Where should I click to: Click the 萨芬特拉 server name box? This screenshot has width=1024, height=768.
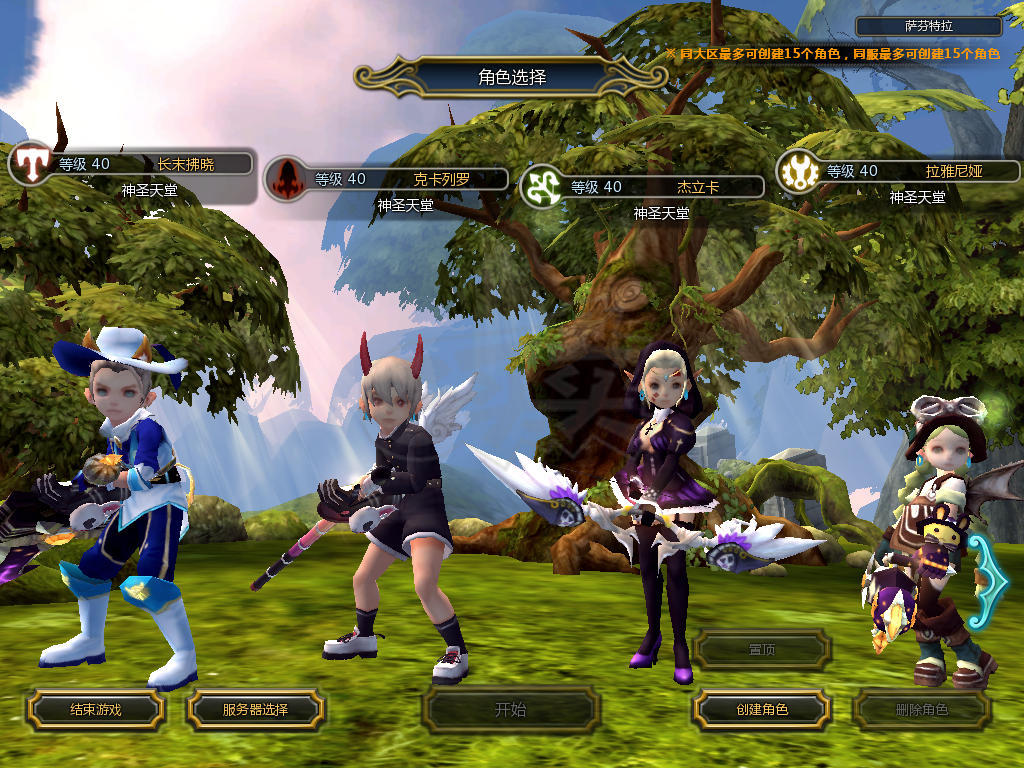click(928, 27)
